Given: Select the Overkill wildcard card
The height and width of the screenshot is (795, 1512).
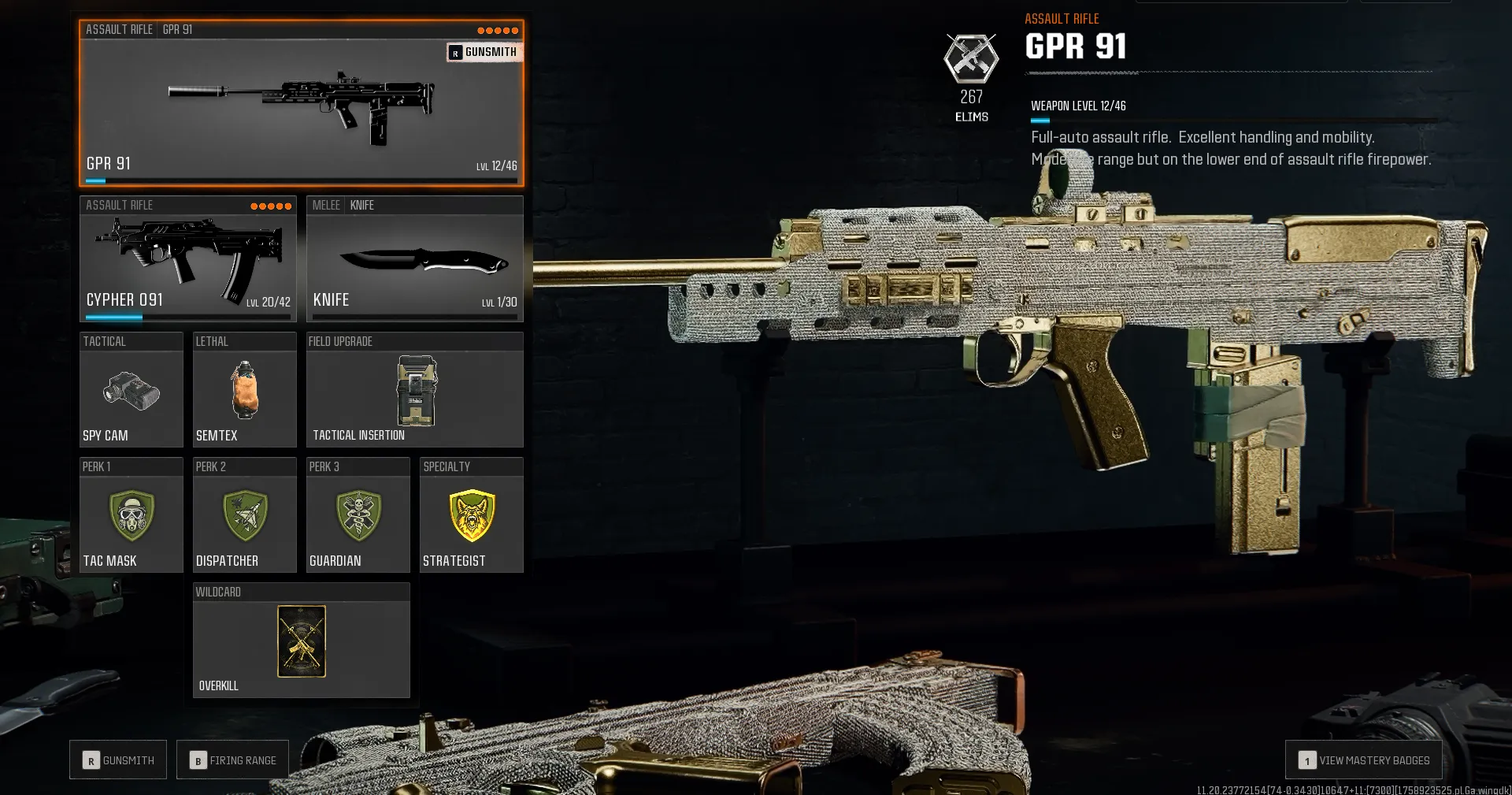Looking at the screenshot, I should [x=301, y=642].
